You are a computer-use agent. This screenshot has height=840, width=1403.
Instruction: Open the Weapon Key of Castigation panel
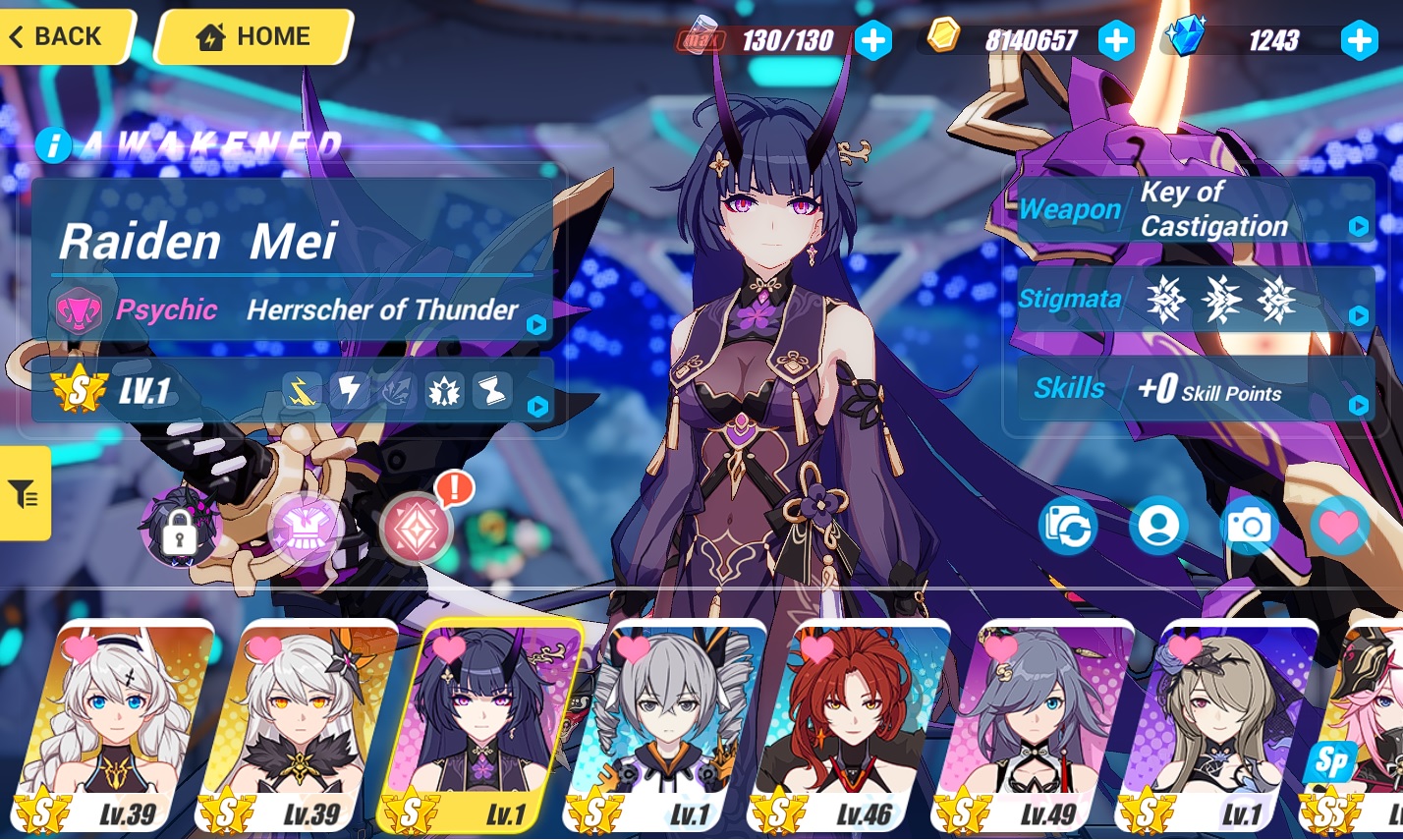pos(1195,209)
